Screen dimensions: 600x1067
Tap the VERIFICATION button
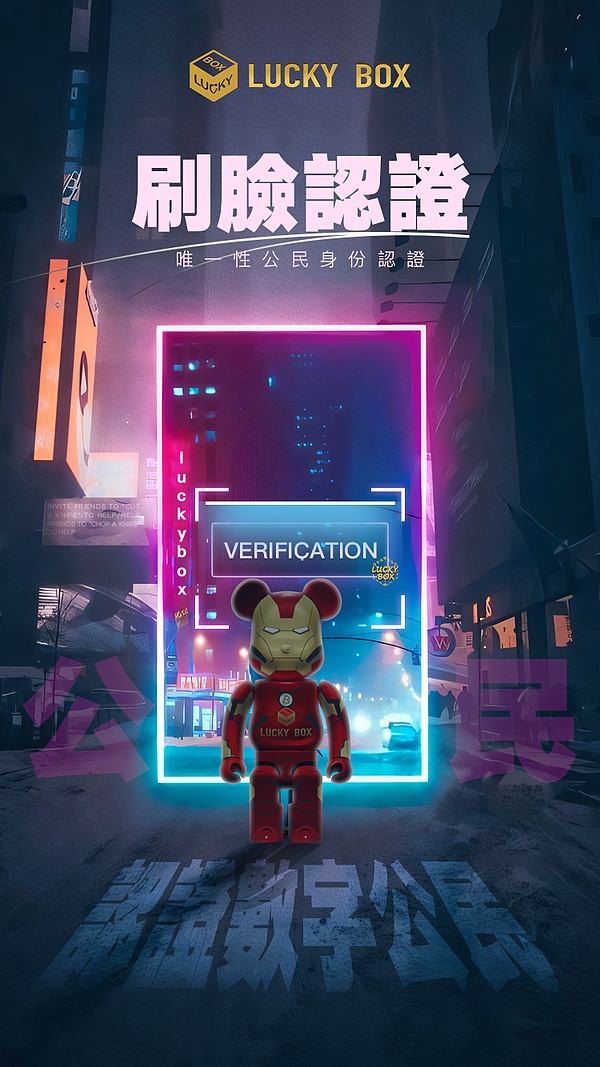pos(300,550)
